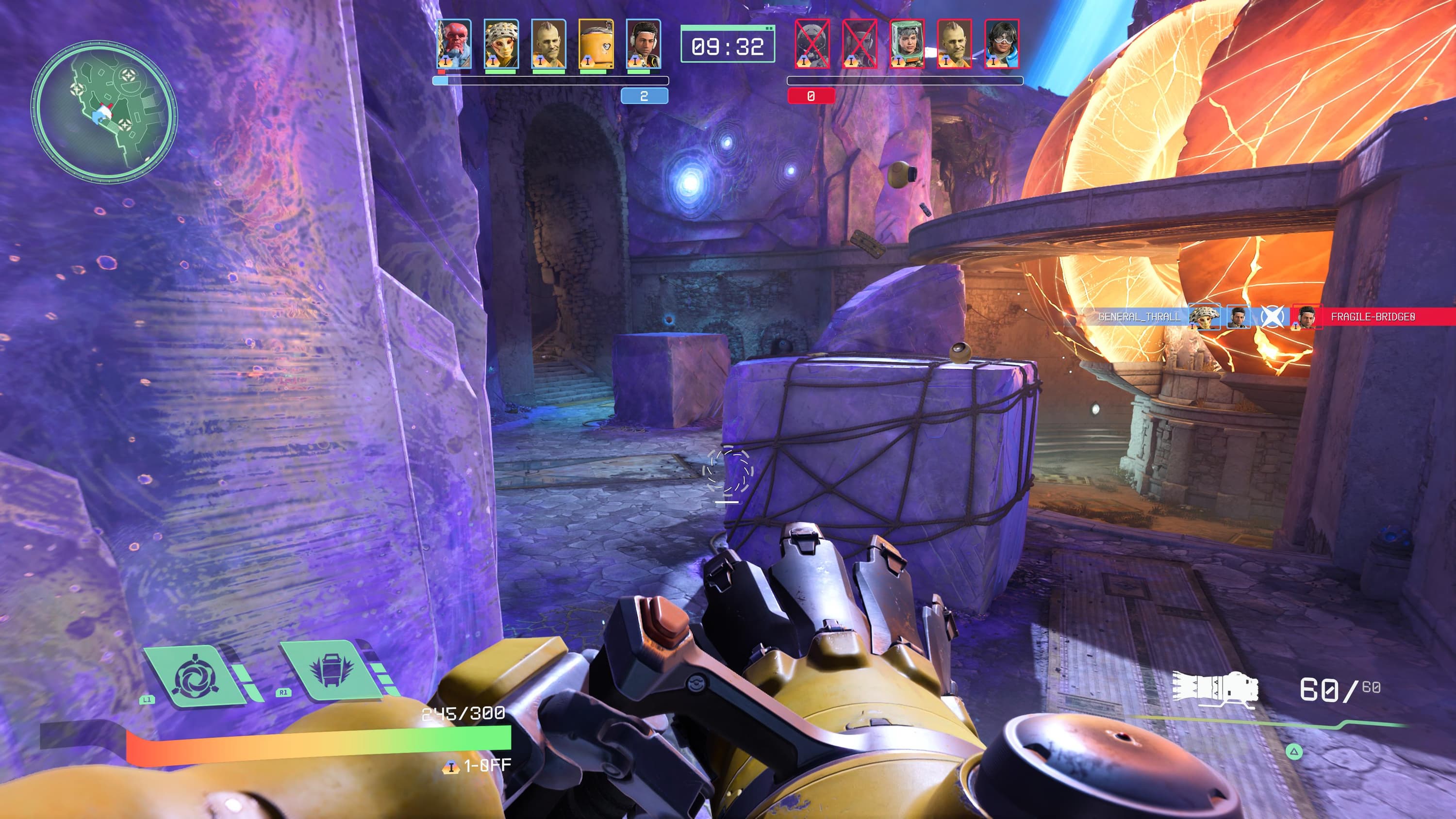Choose the blue team's mohawk man portrait
The width and height of the screenshot is (1456, 819).
tap(548, 44)
